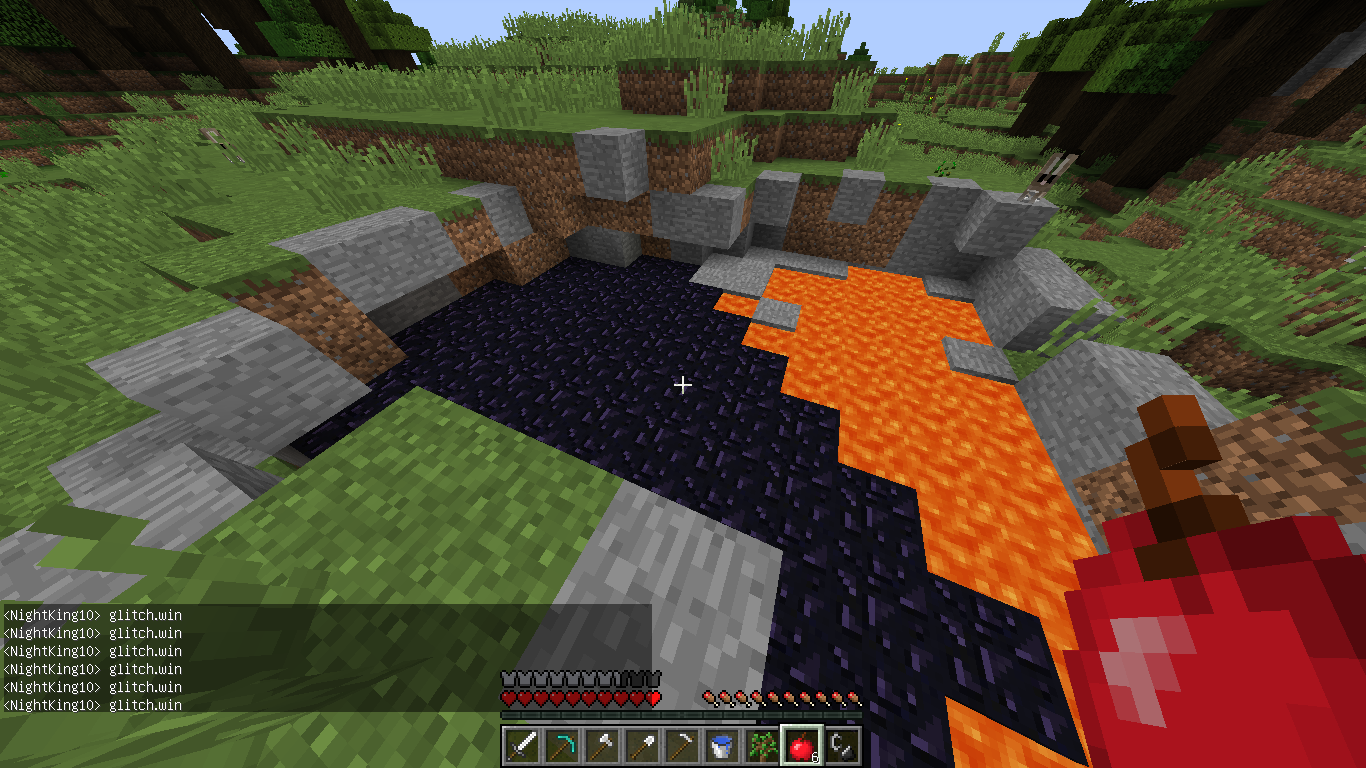Screen dimensions: 1366x768
Task: Choose the oak sapling hotbar slot
Action: 762,746
